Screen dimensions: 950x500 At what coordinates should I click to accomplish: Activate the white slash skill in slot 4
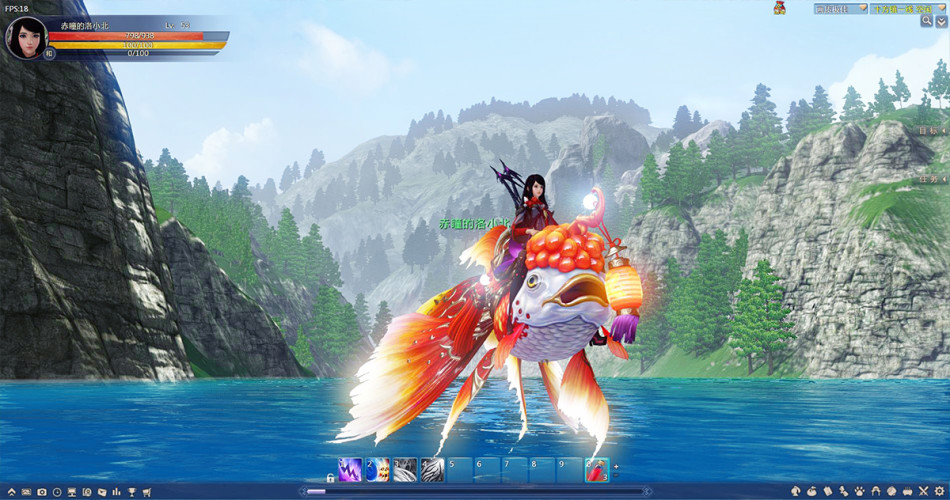pos(431,469)
